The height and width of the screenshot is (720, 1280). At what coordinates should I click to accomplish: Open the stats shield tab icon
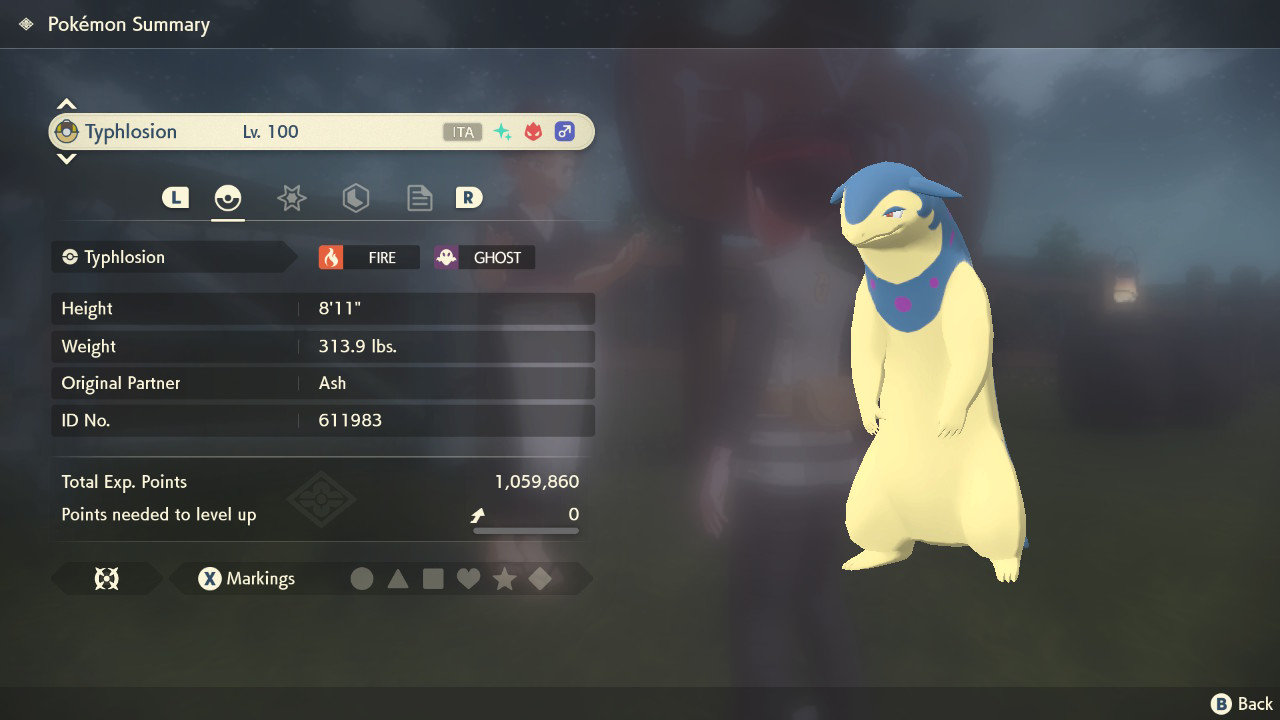pyautogui.click(x=356, y=198)
